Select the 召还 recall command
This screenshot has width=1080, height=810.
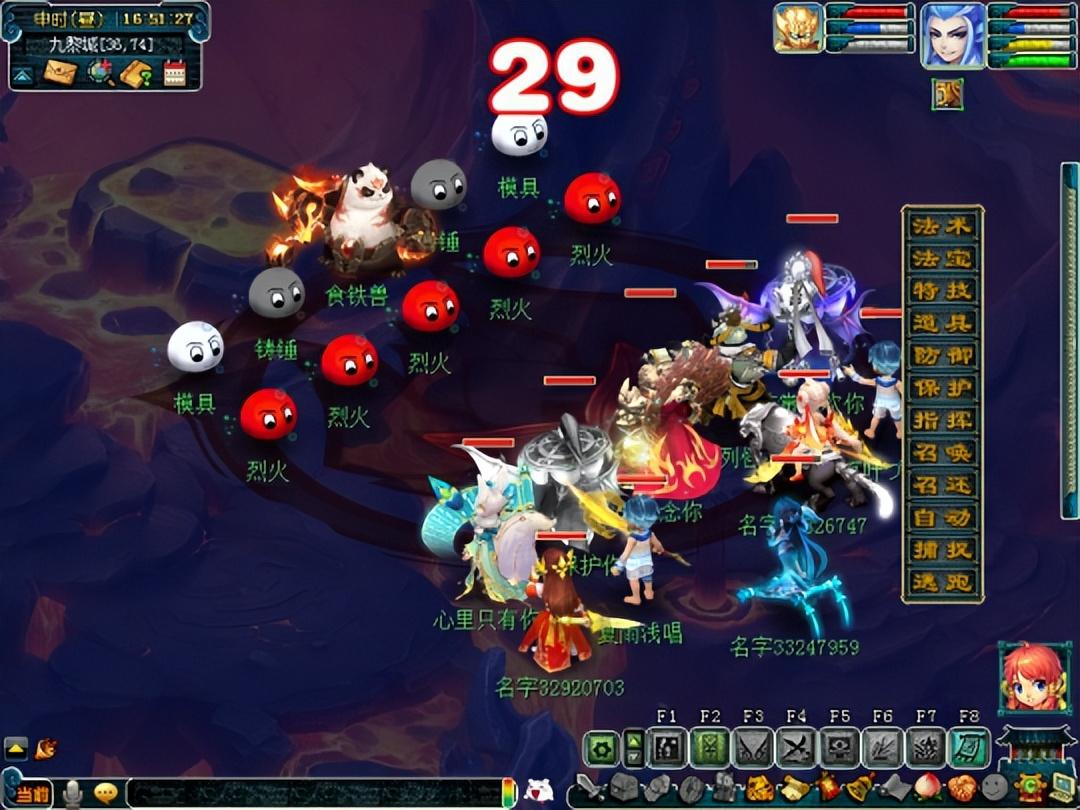942,485
